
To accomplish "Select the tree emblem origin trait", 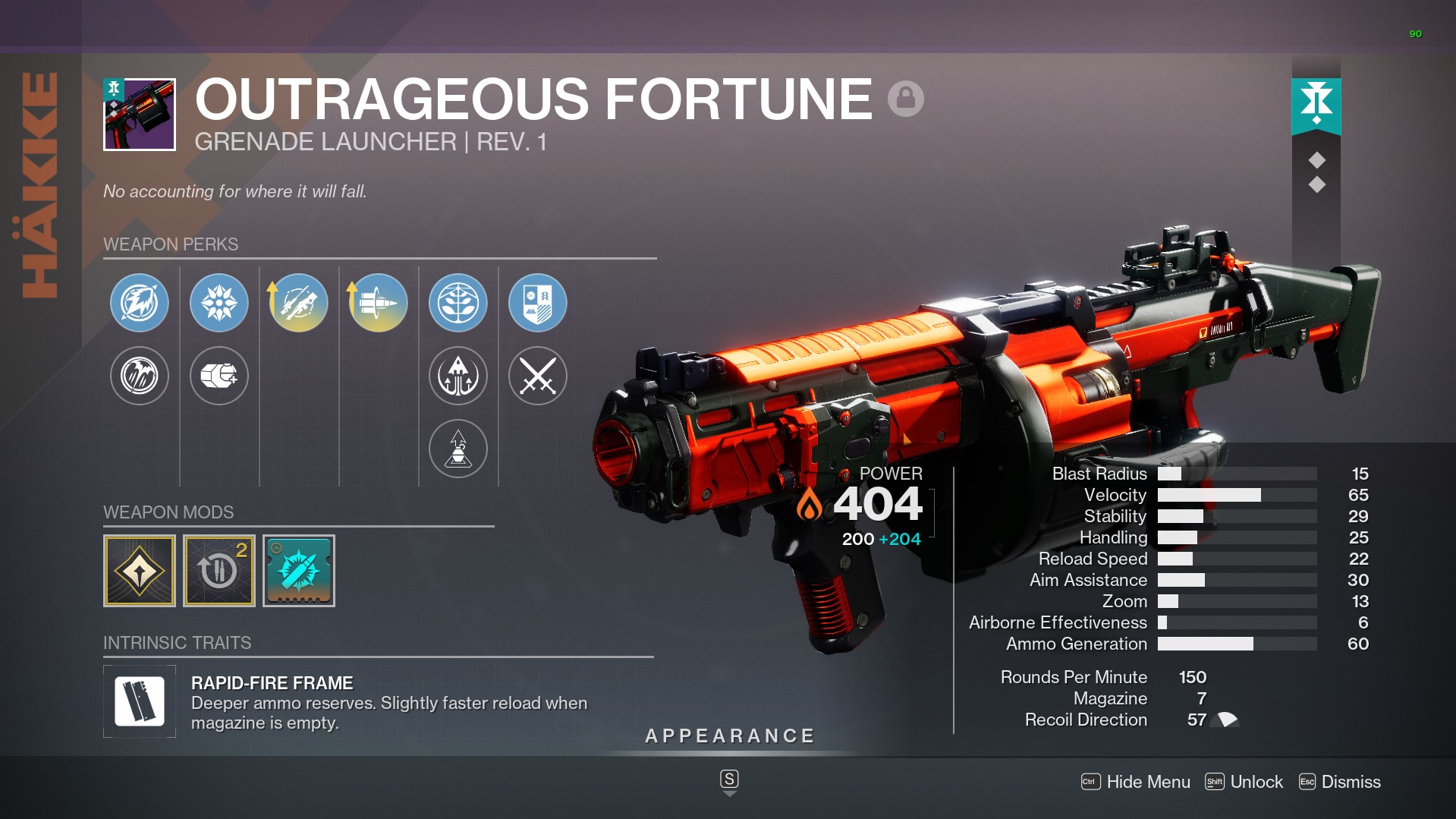I will [x=458, y=303].
